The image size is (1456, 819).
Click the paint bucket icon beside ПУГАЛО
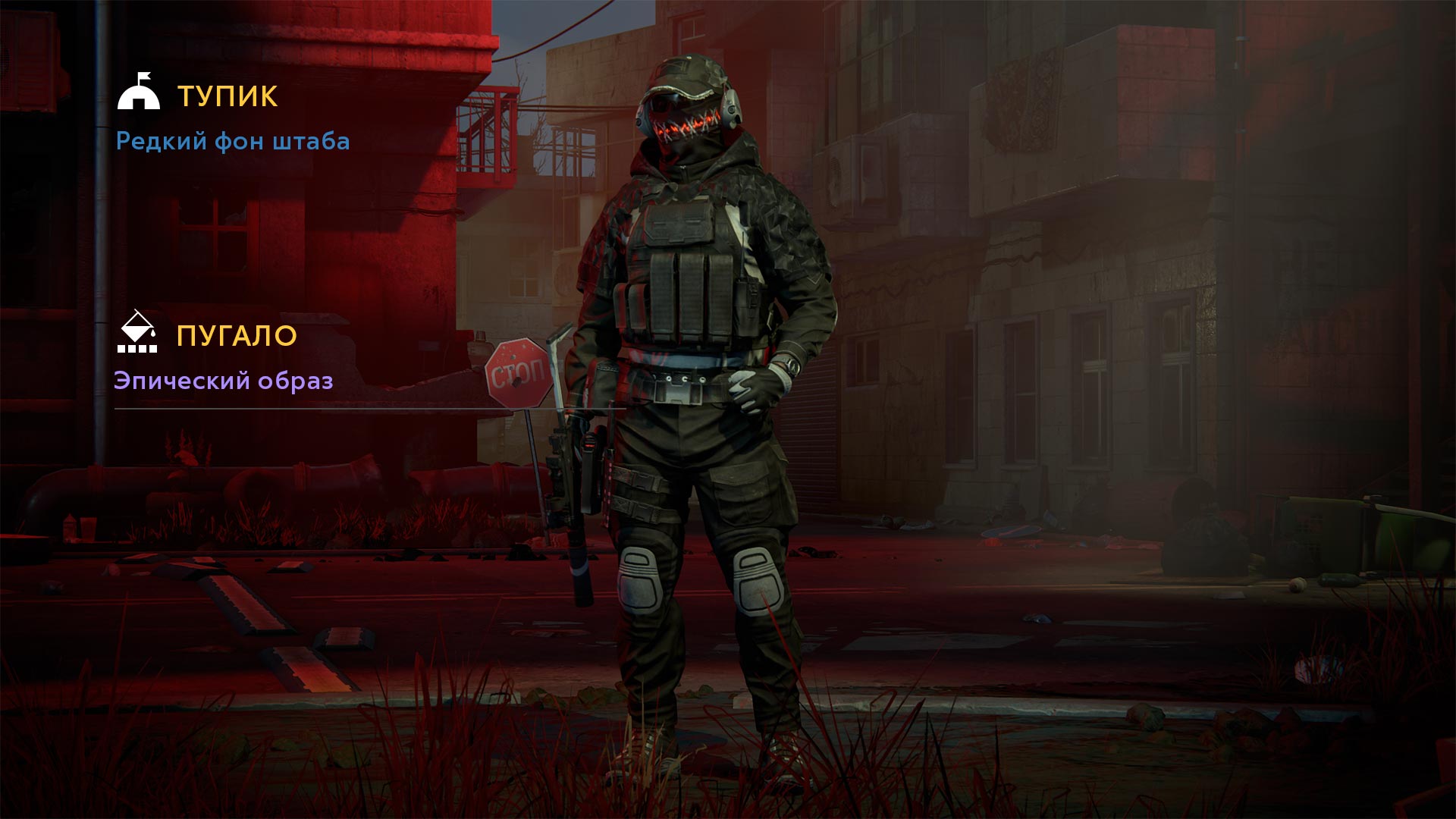point(137,332)
